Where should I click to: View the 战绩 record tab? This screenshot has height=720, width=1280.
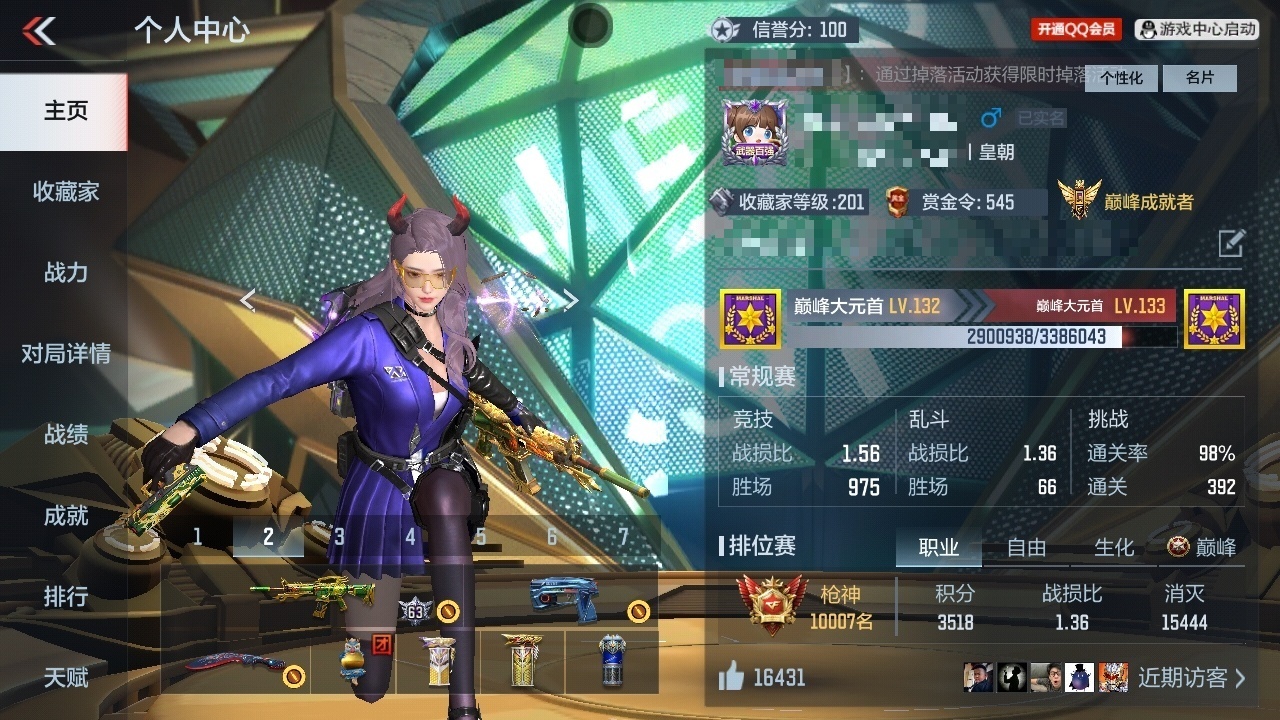pos(65,434)
